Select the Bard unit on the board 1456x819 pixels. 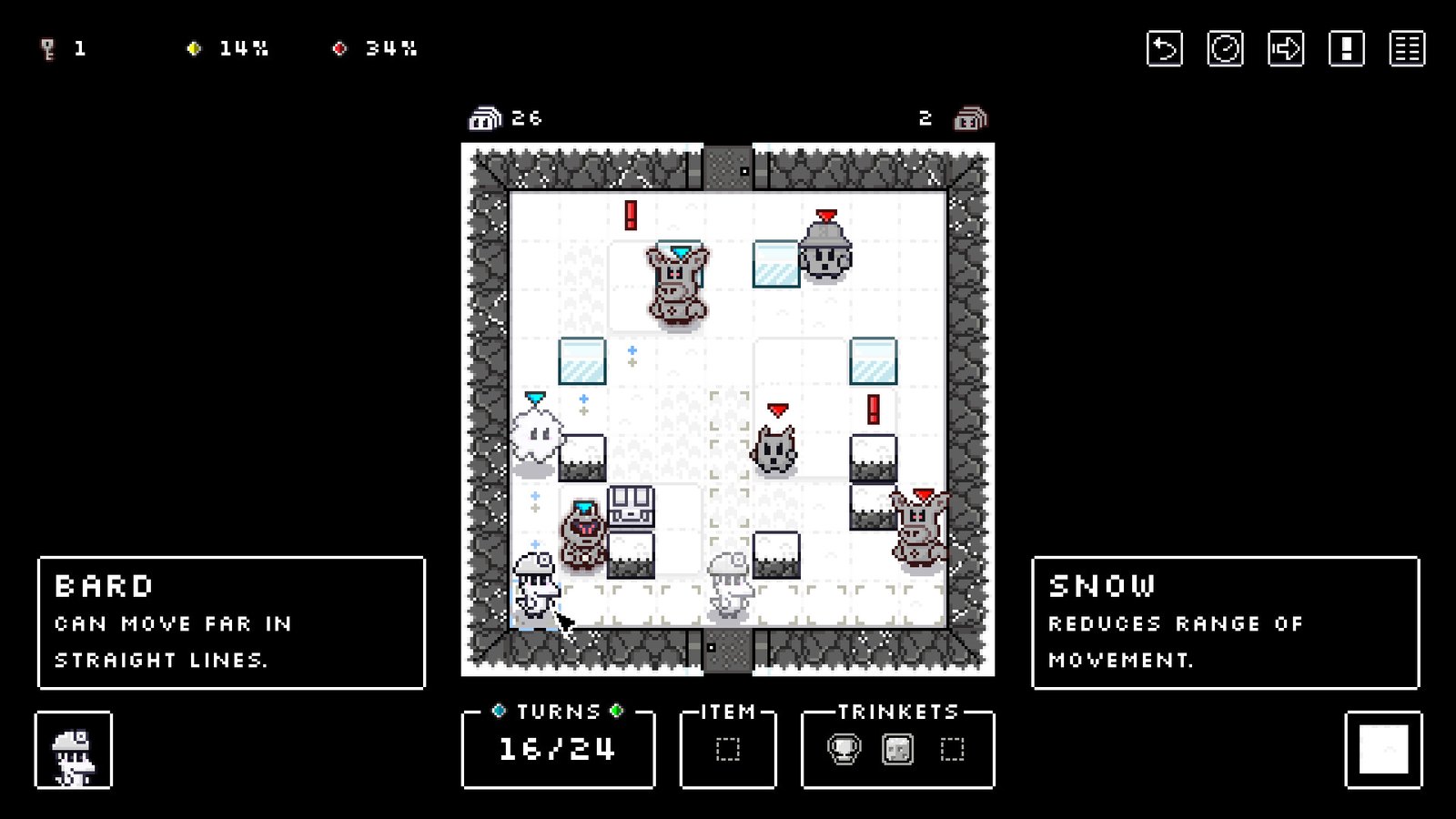point(534,589)
